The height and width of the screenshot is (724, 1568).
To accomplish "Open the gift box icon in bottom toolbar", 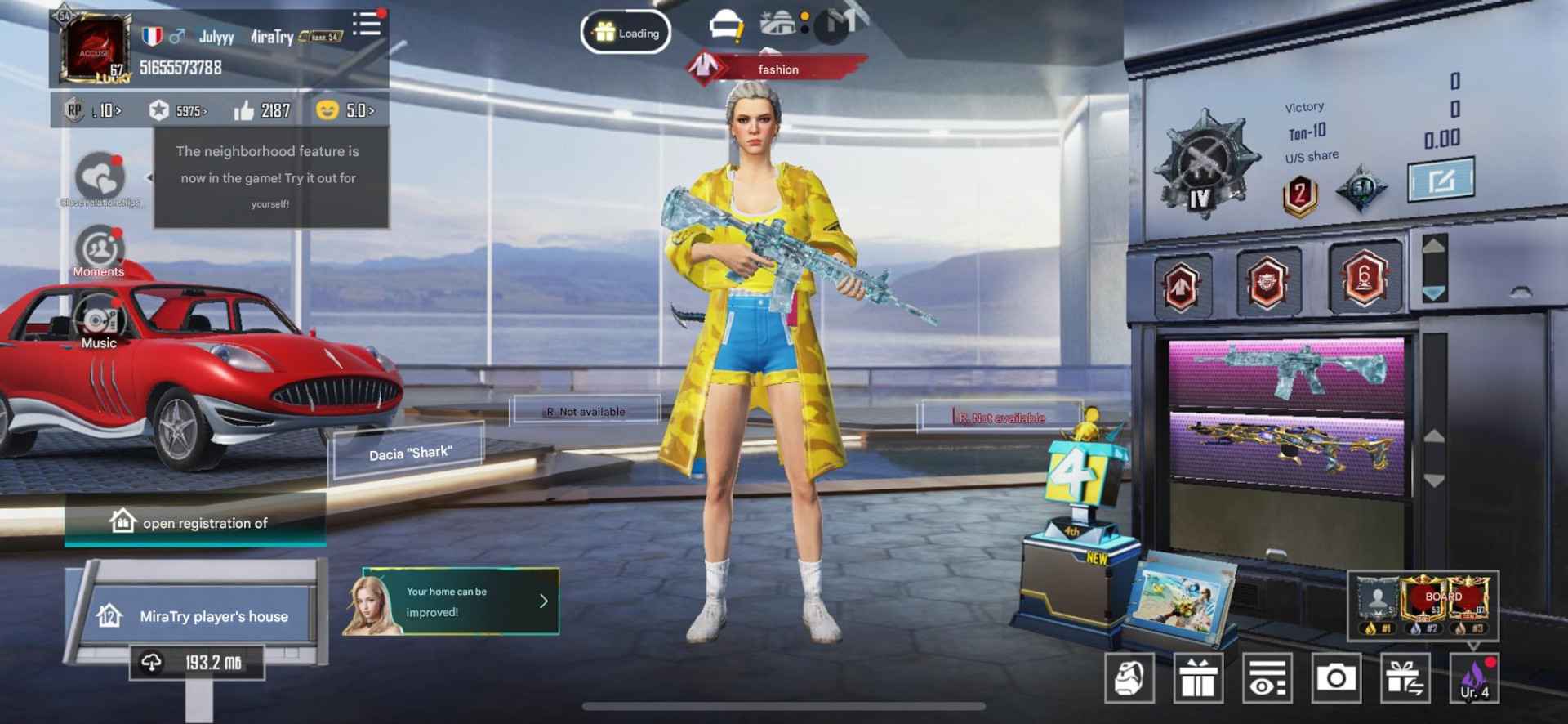I will 1200,677.
